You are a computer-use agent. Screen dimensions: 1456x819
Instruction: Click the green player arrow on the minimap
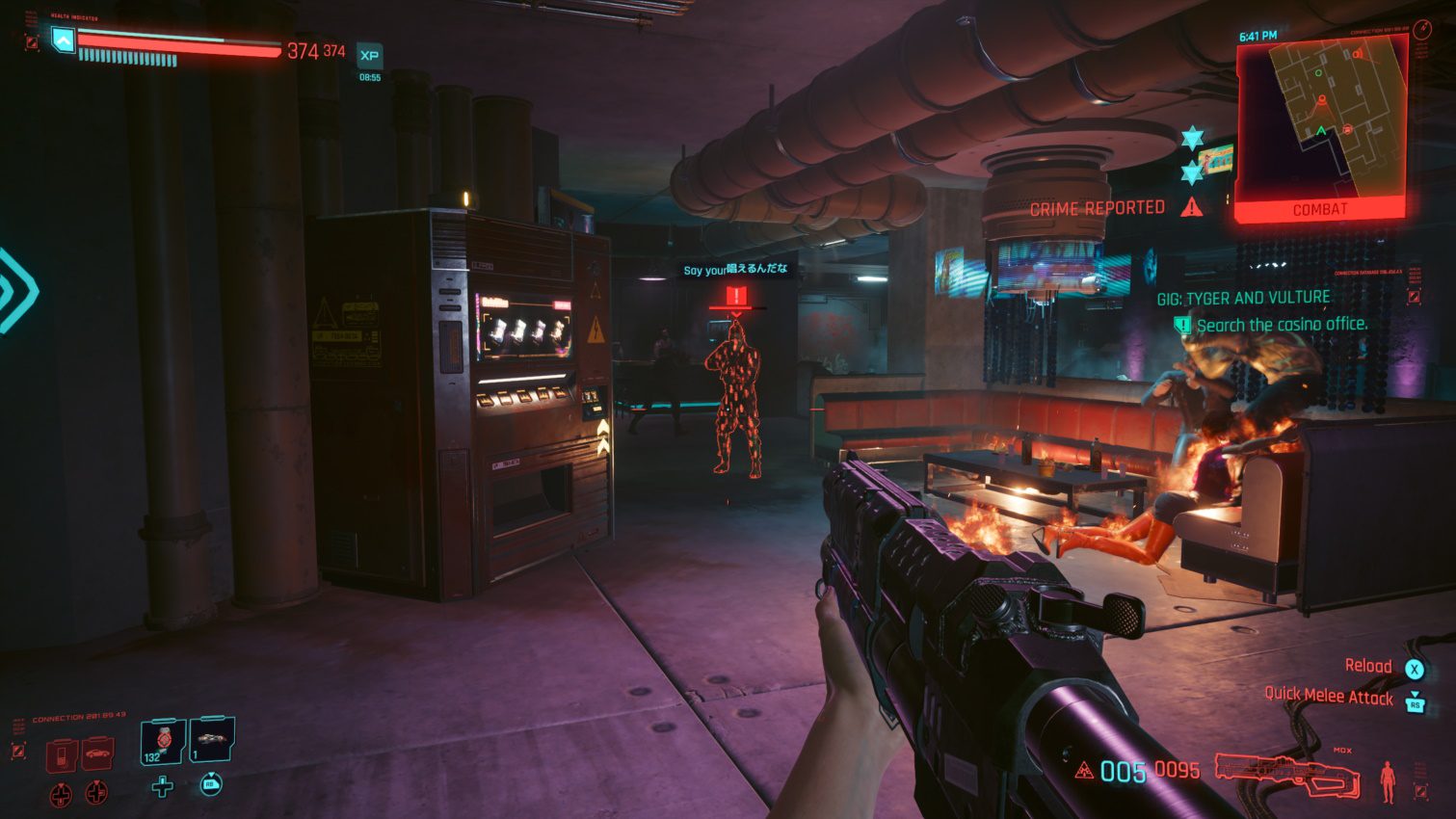click(x=1320, y=130)
